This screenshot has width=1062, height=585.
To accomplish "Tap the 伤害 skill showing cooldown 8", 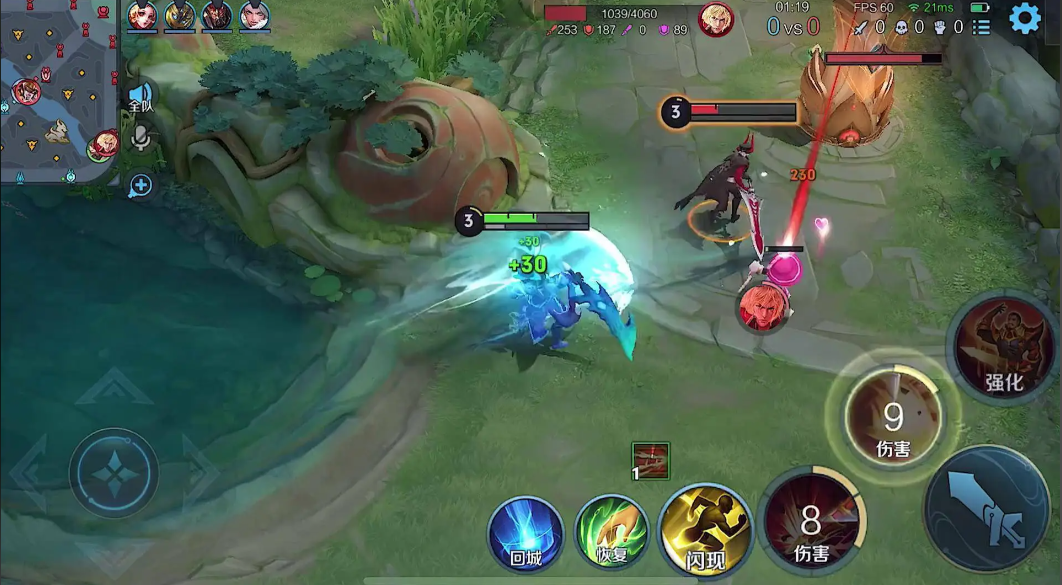I will [x=811, y=523].
